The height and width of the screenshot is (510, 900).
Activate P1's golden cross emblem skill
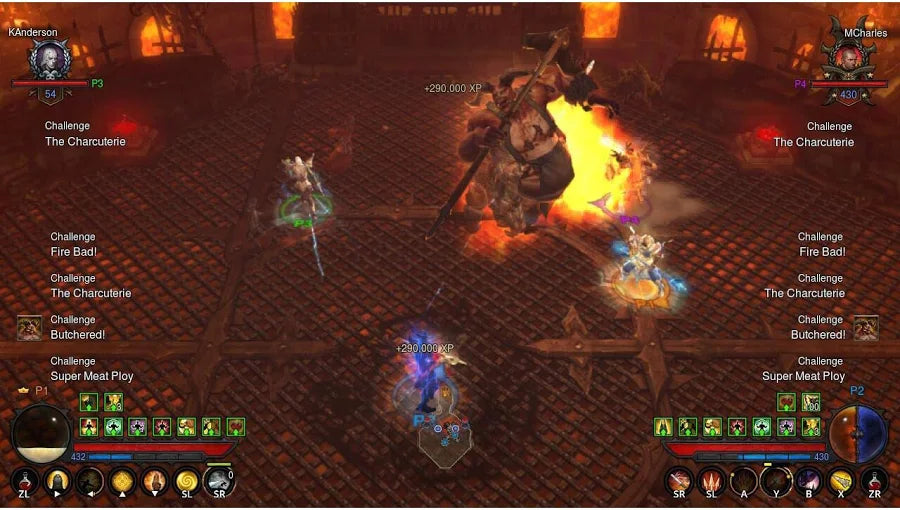coord(122,482)
